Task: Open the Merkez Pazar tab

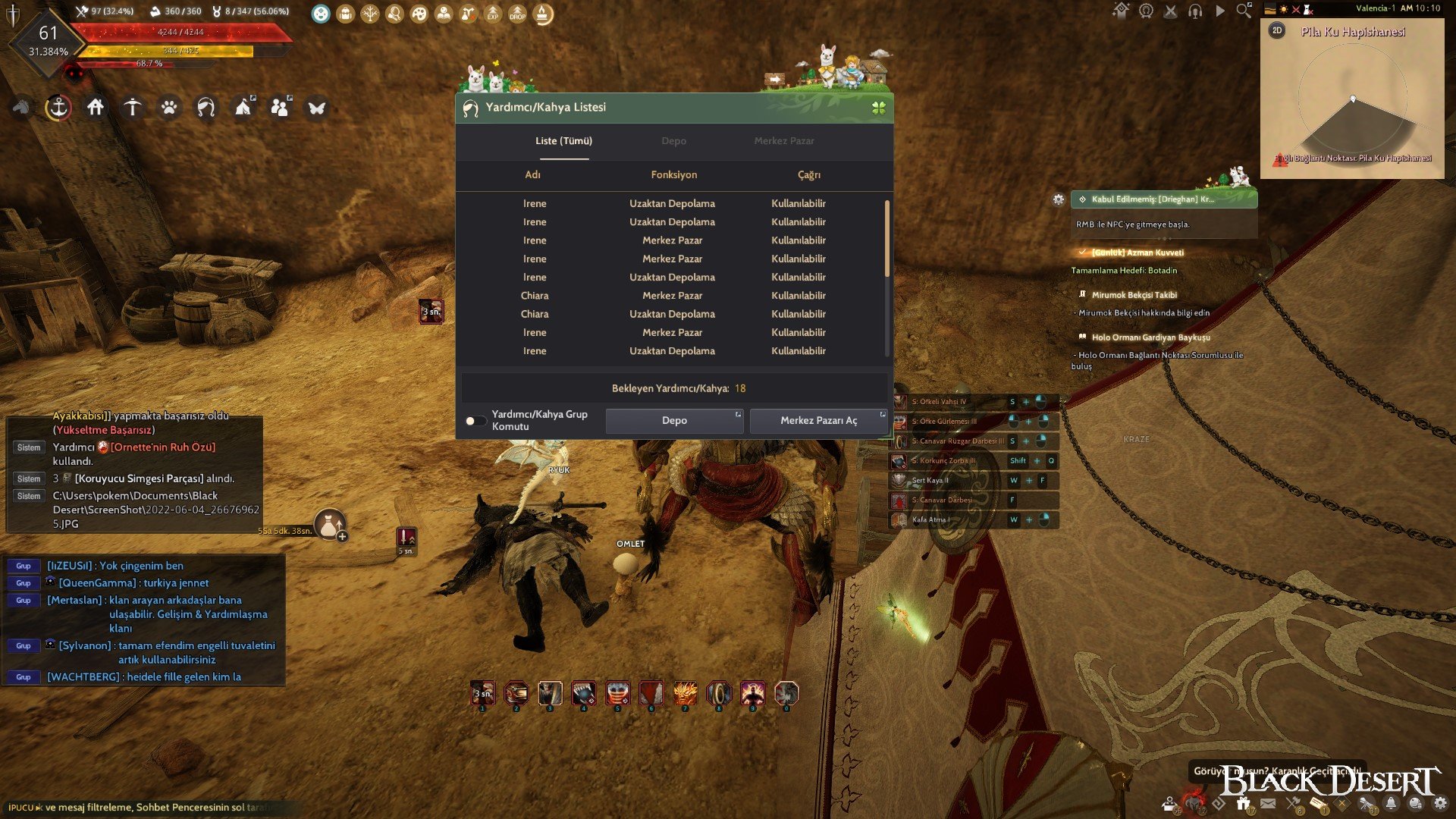Action: [784, 141]
